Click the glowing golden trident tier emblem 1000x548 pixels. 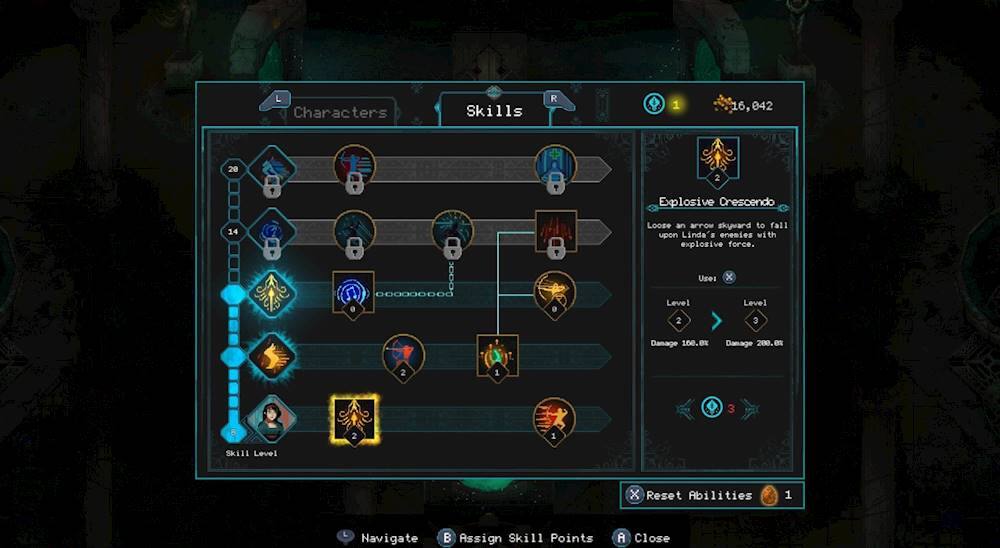click(270, 293)
